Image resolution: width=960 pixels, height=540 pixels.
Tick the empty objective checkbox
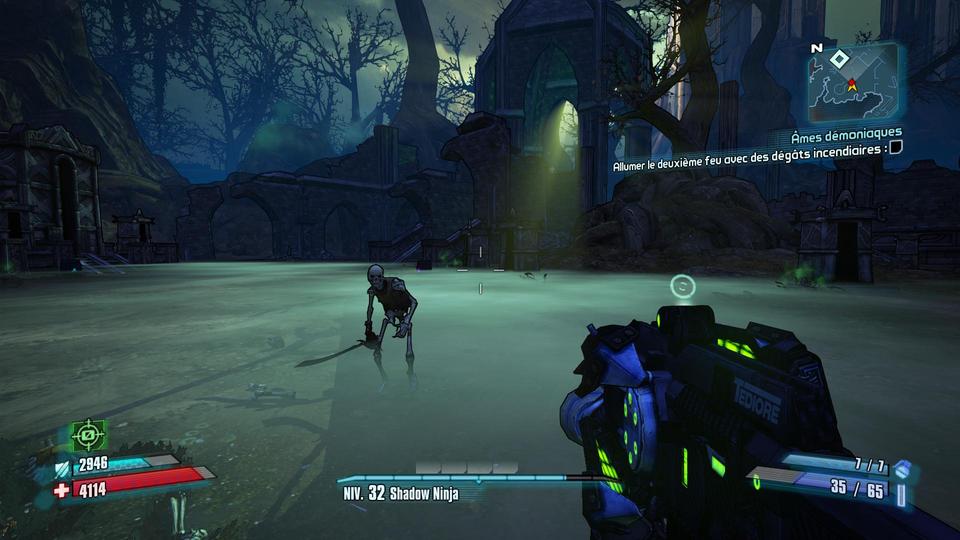[x=896, y=147]
